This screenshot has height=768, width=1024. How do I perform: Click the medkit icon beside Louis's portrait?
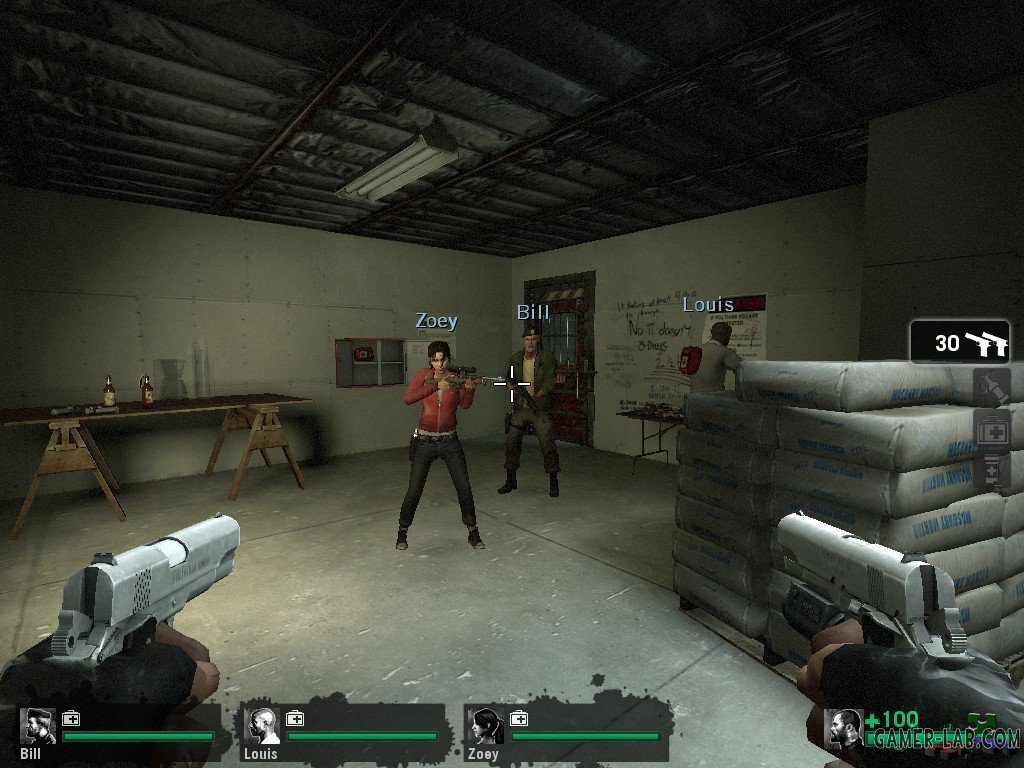295,718
